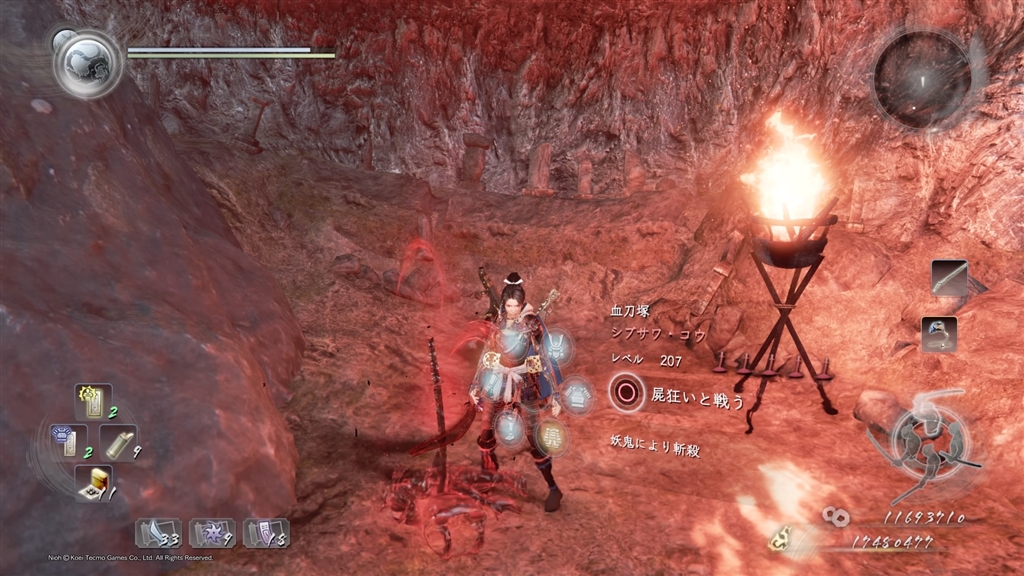1024x576 pixels.
Task: Select the kunai blade scroll slot
Action: click(x=157, y=532)
